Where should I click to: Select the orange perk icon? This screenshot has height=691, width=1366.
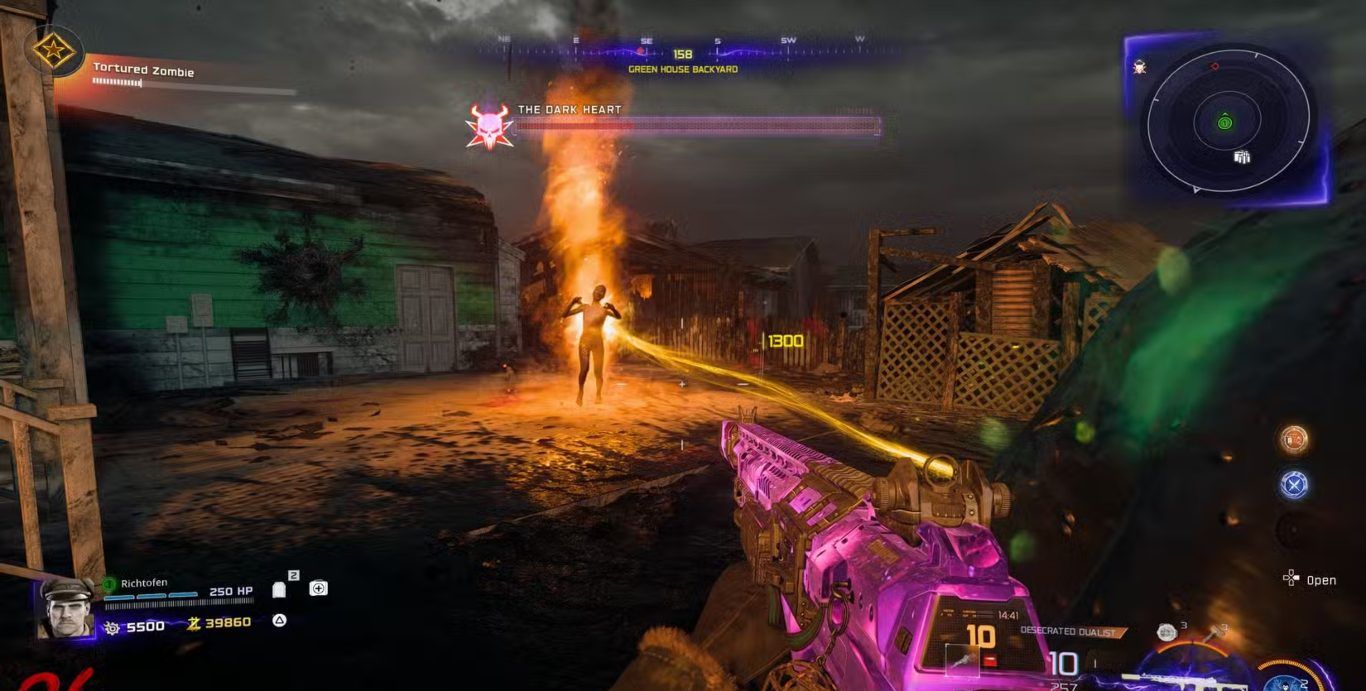[x=1294, y=439]
